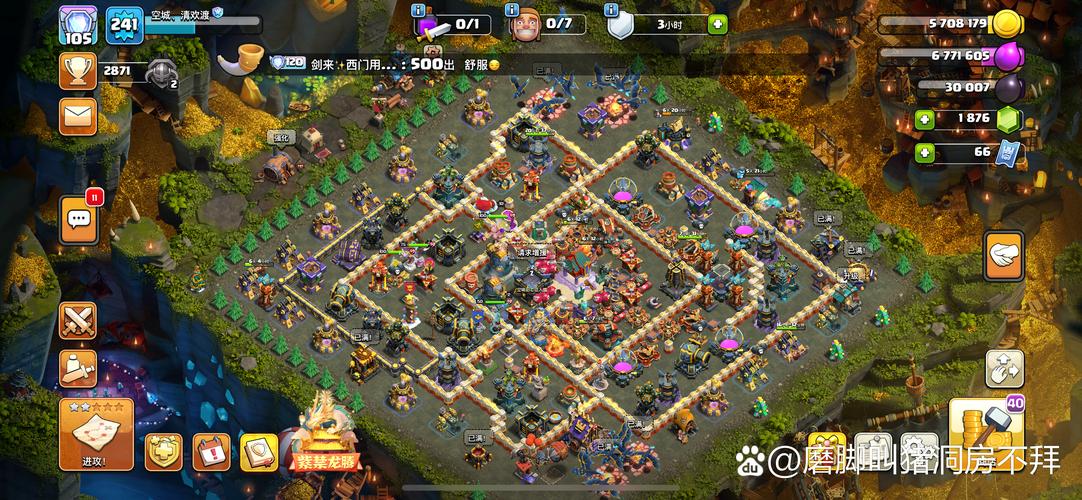Viewport: 1082px width, 500px height.
Task: Extend the shield with green plus
Action: (x=718, y=25)
